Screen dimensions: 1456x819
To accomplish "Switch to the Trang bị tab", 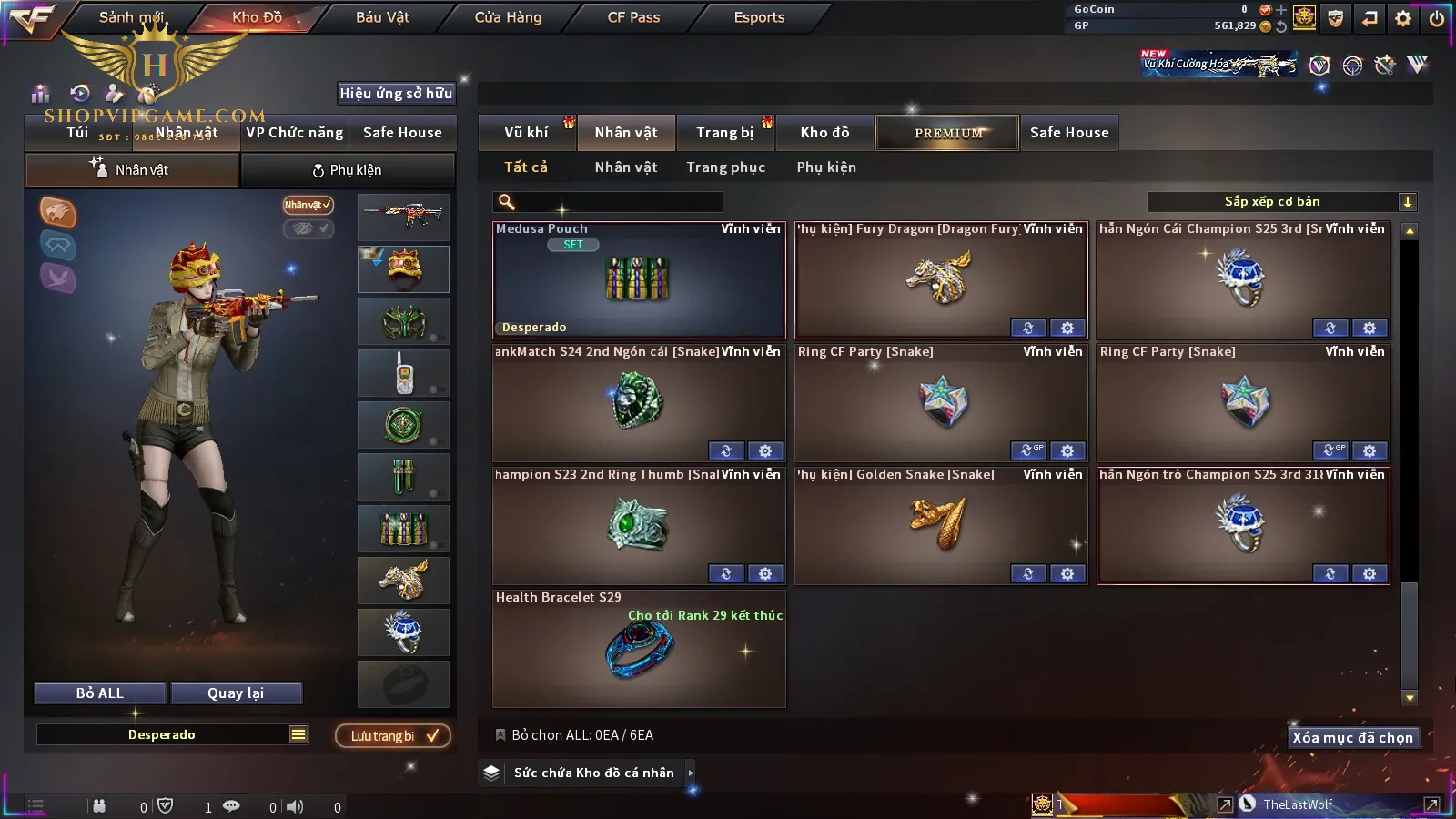I will [x=724, y=133].
